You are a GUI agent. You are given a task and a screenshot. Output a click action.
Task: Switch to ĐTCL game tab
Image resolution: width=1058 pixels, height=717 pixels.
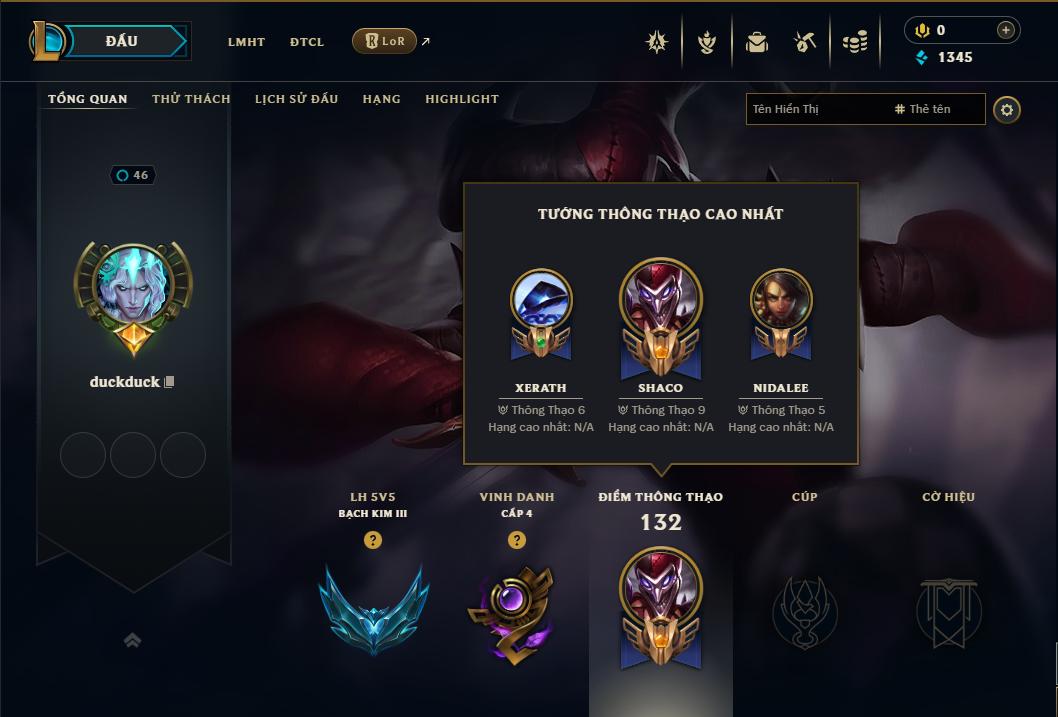click(x=307, y=42)
